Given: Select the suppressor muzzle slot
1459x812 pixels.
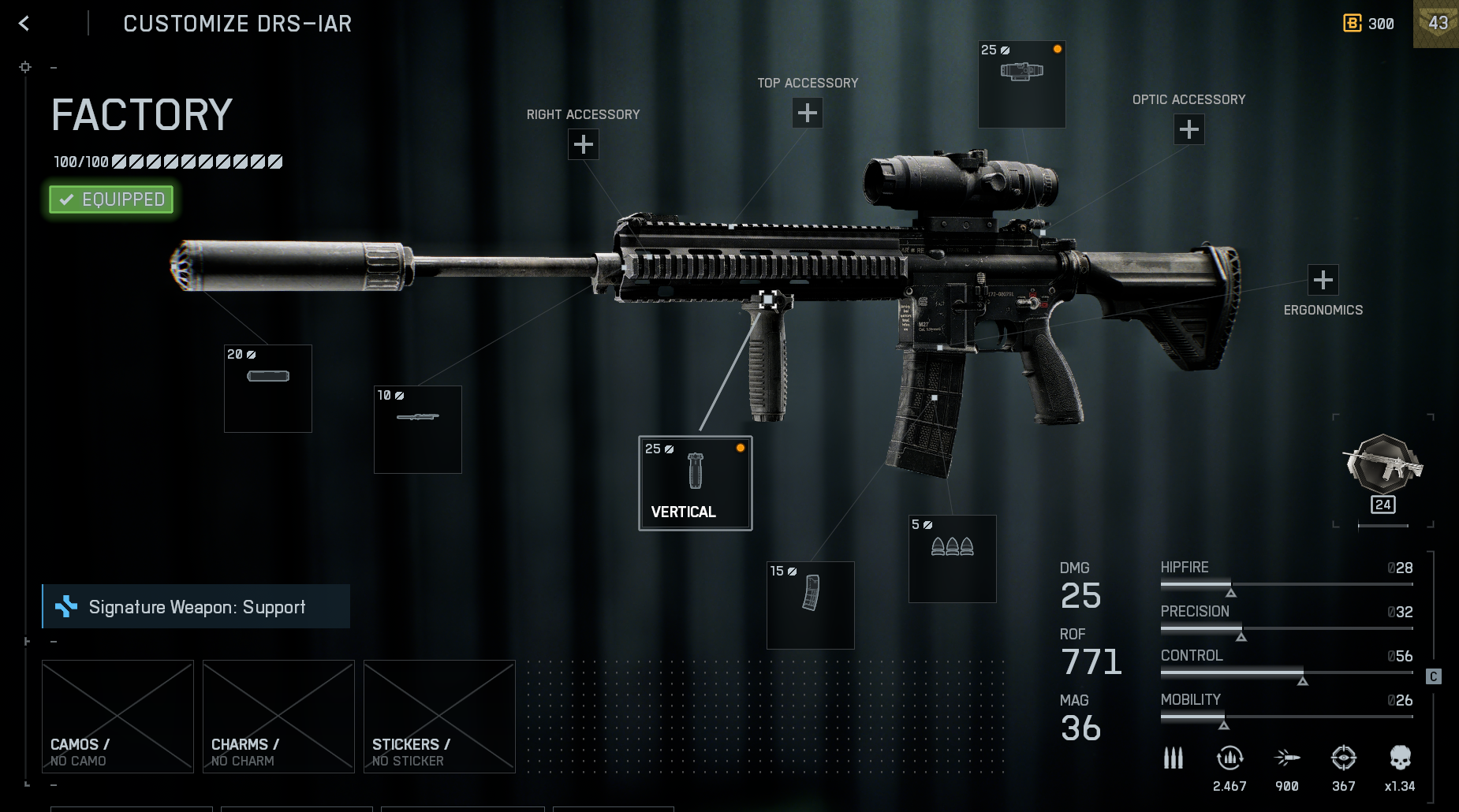Looking at the screenshot, I should pos(268,389).
